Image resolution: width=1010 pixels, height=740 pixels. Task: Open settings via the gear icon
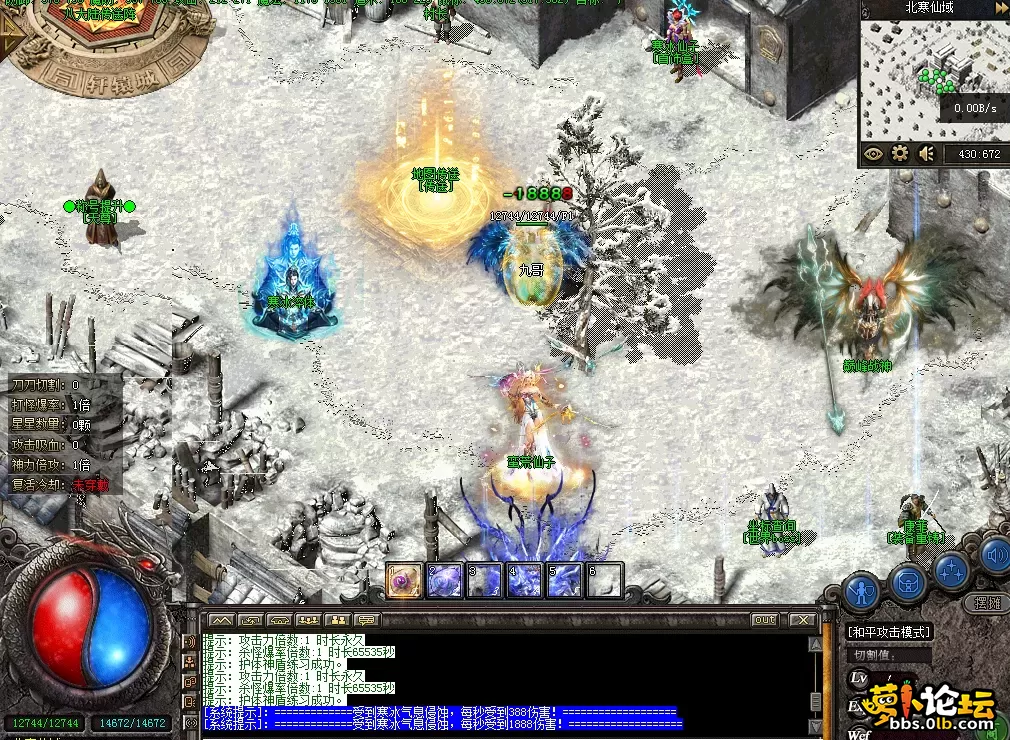coord(900,154)
